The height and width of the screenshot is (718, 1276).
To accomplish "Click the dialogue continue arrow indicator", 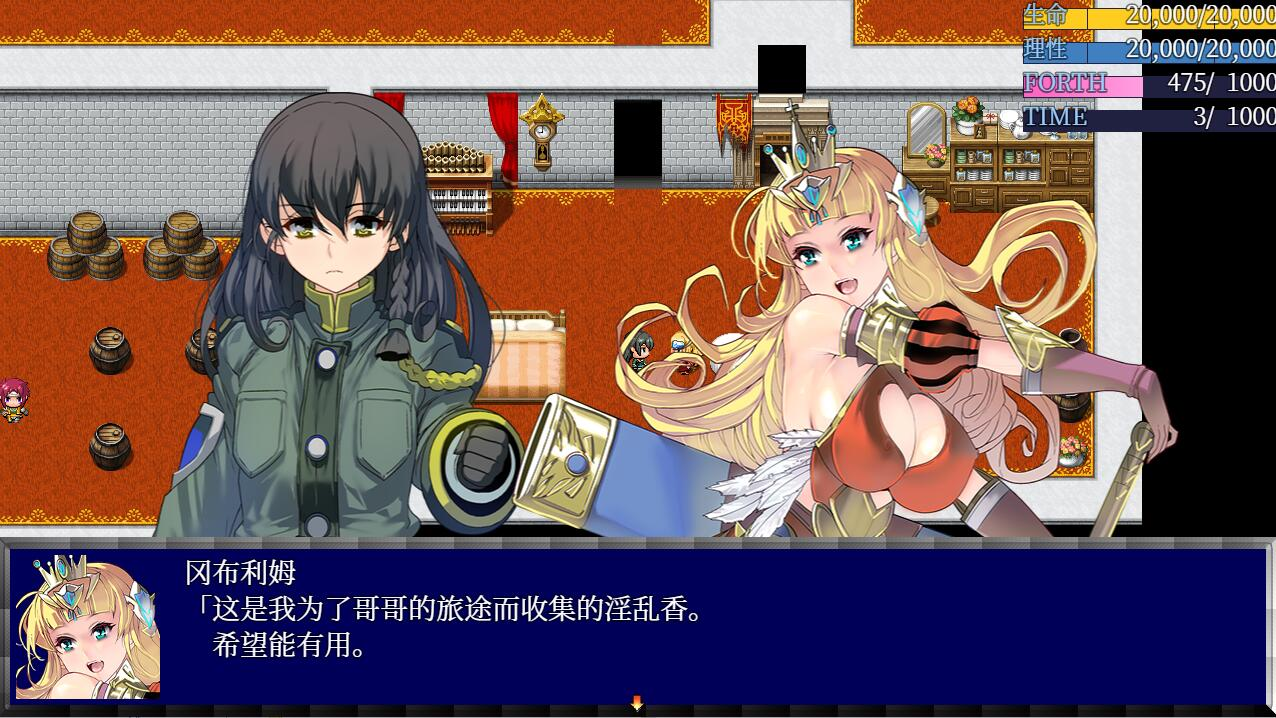I will [637, 704].
